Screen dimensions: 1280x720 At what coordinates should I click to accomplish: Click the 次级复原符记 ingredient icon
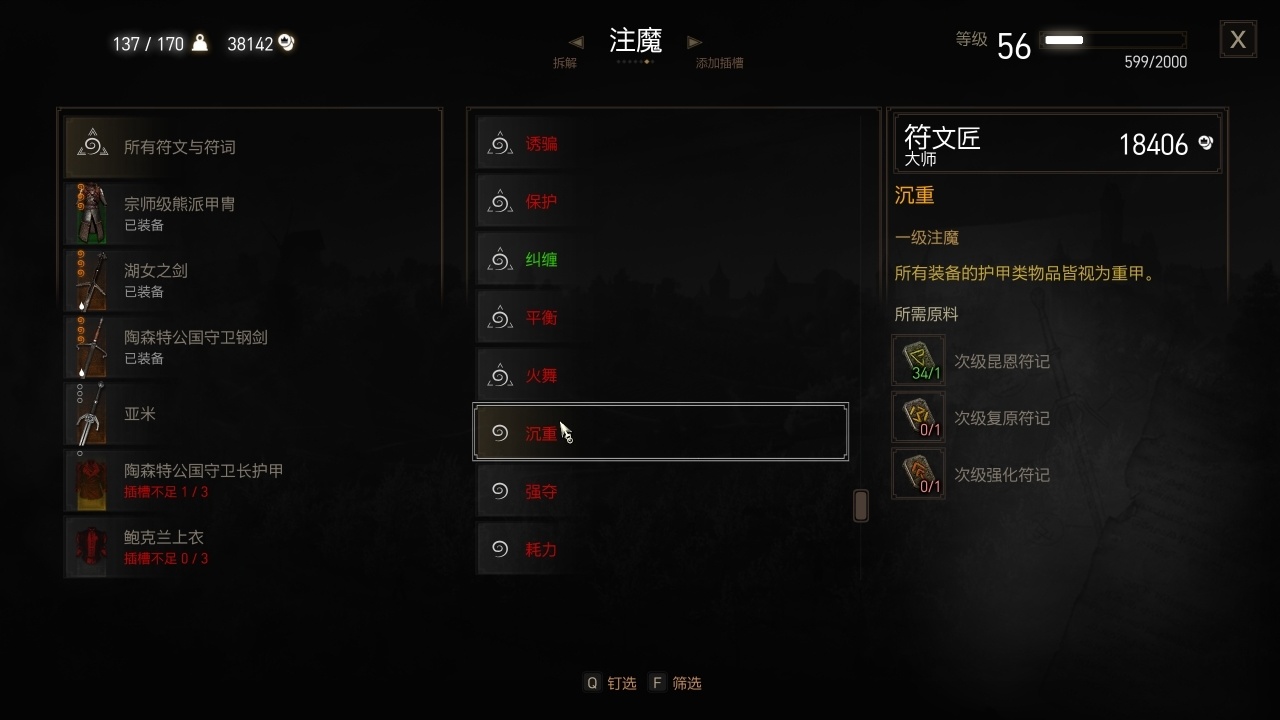tap(918, 417)
